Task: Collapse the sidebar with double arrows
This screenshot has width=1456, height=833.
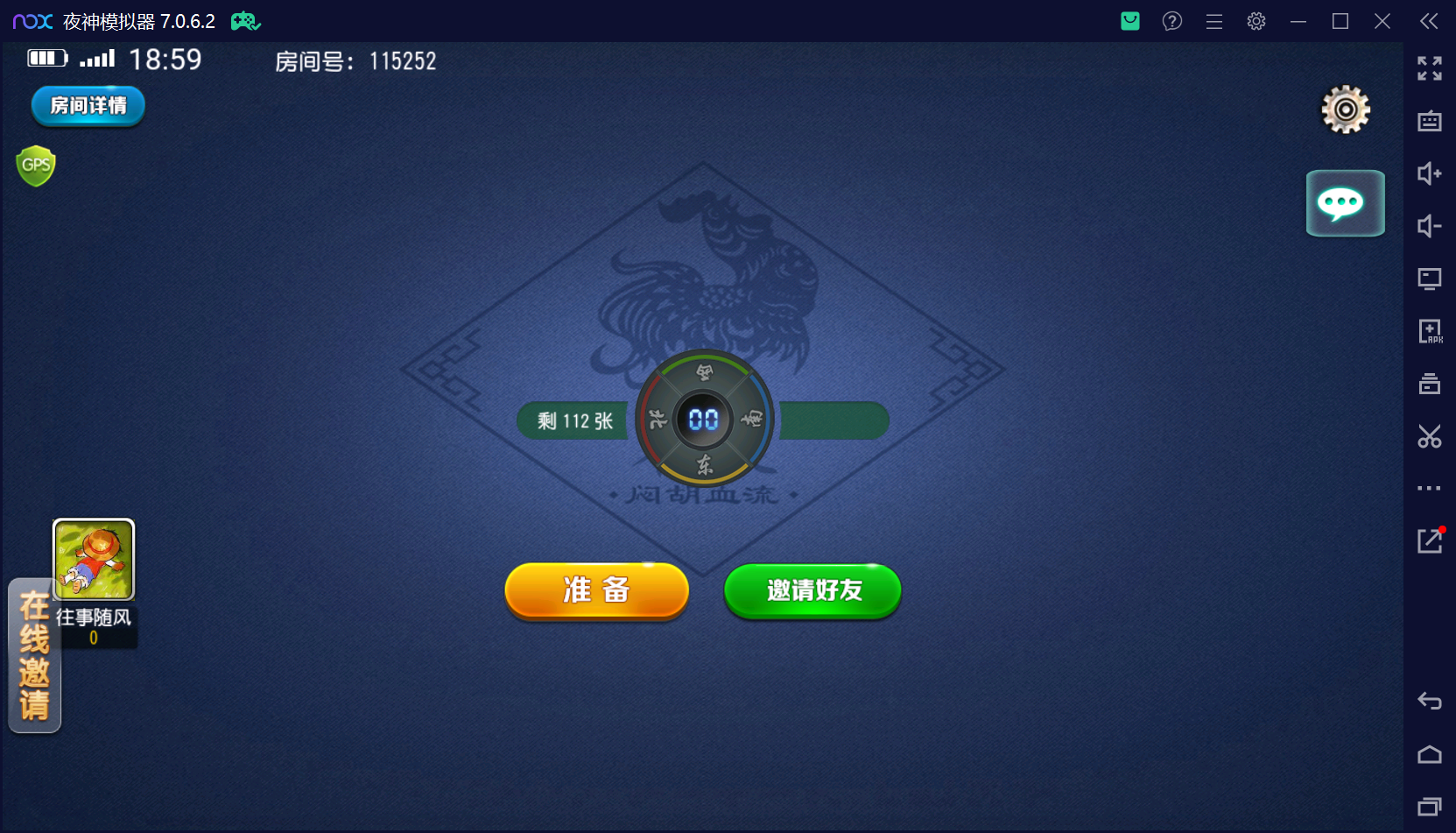Action: pyautogui.click(x=1428, y=21)
